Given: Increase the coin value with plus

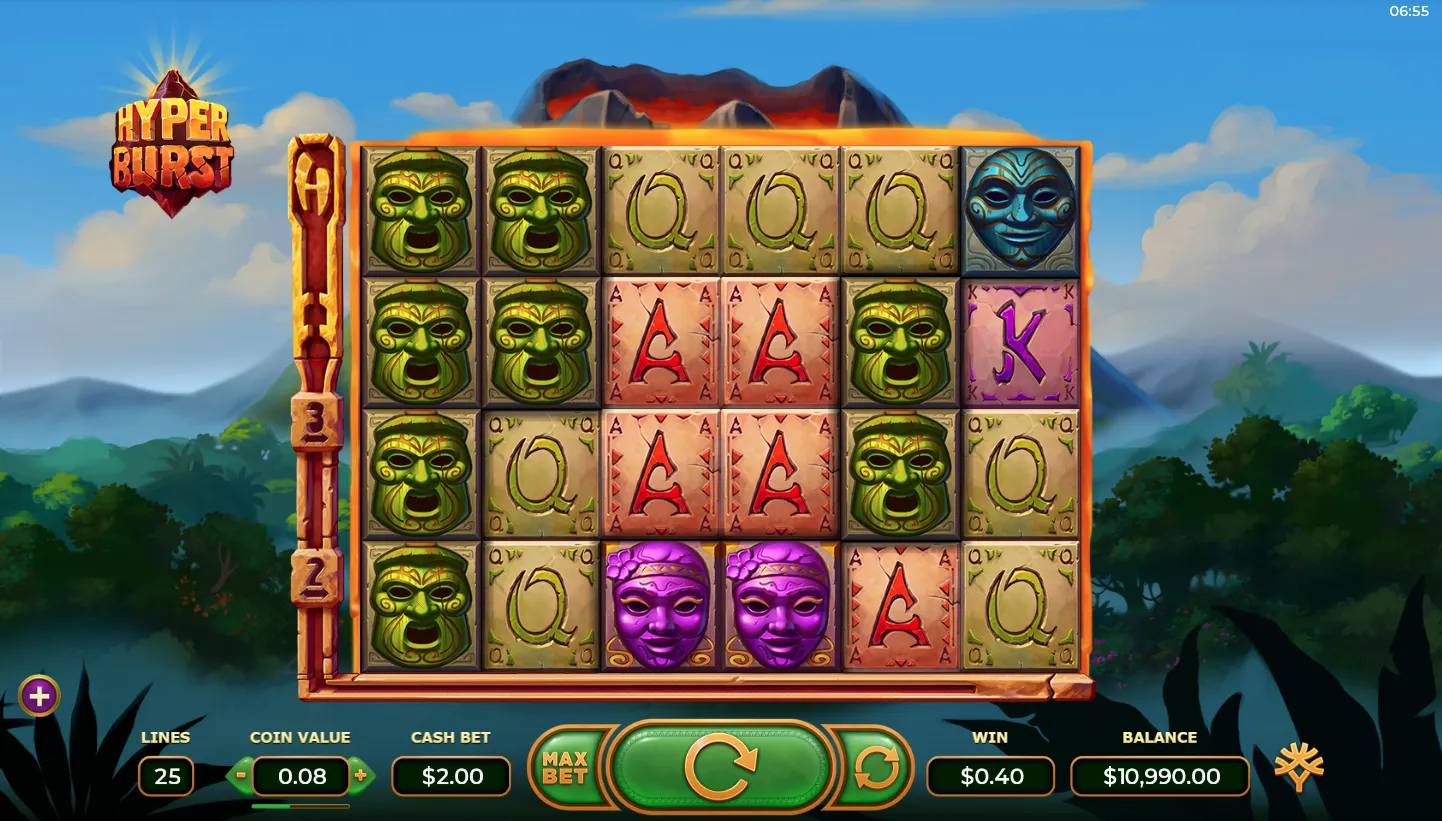Looking at the screenshot, I should [360, 775].
